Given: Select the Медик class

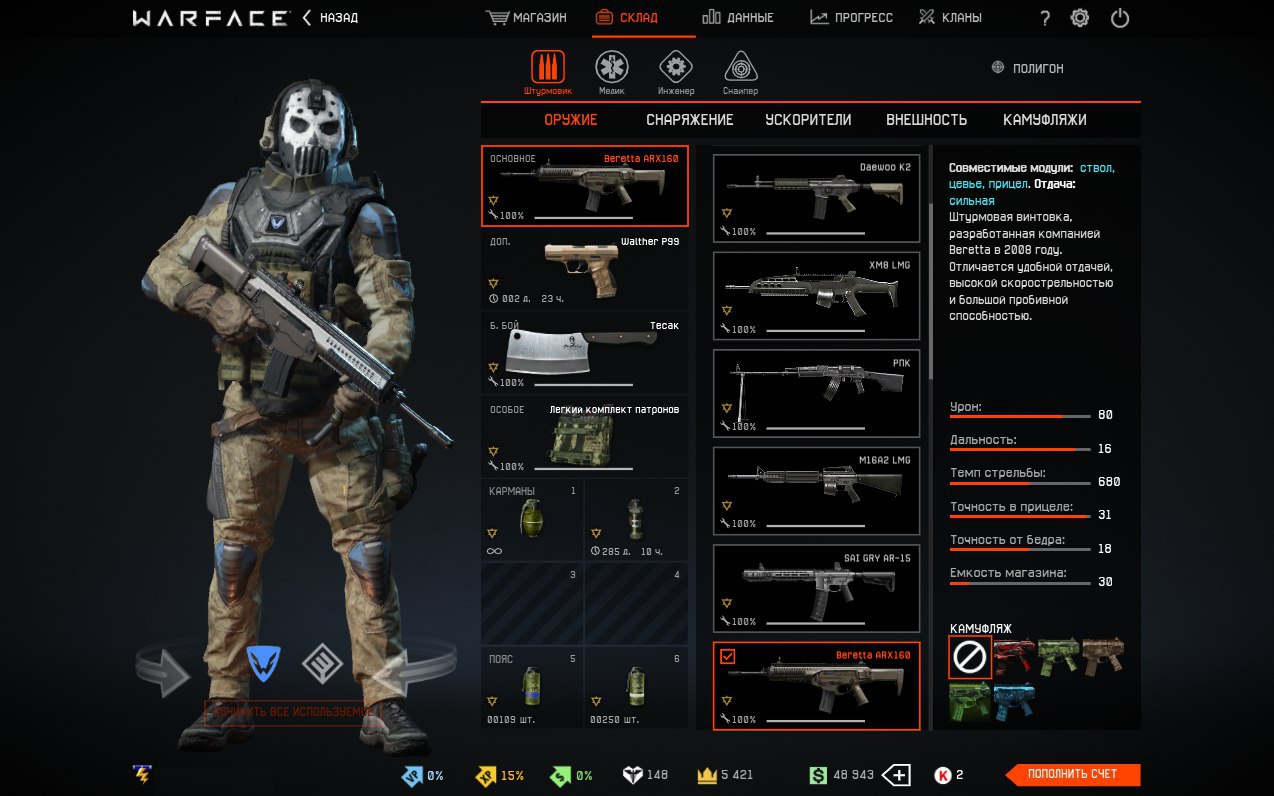Looking at the screenshot, I should (x=612, y=72).
